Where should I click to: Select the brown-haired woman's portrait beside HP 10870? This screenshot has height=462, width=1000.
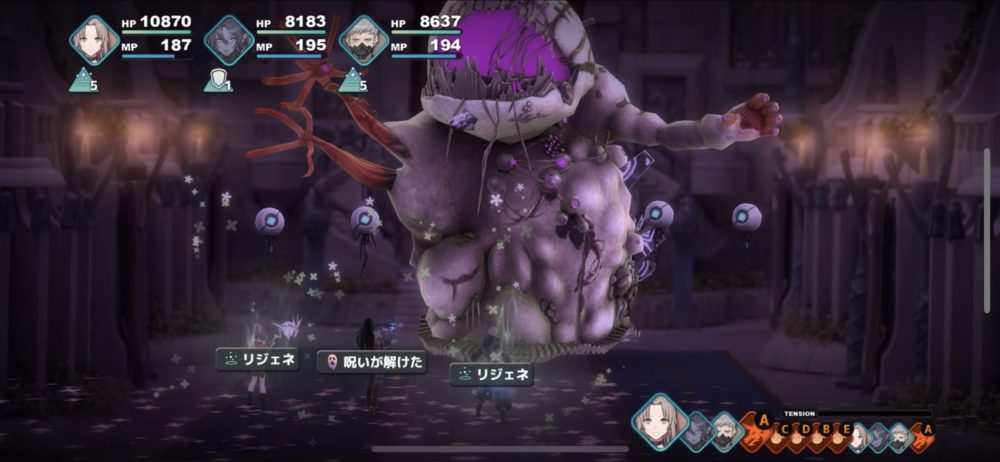tap(94, 40)
